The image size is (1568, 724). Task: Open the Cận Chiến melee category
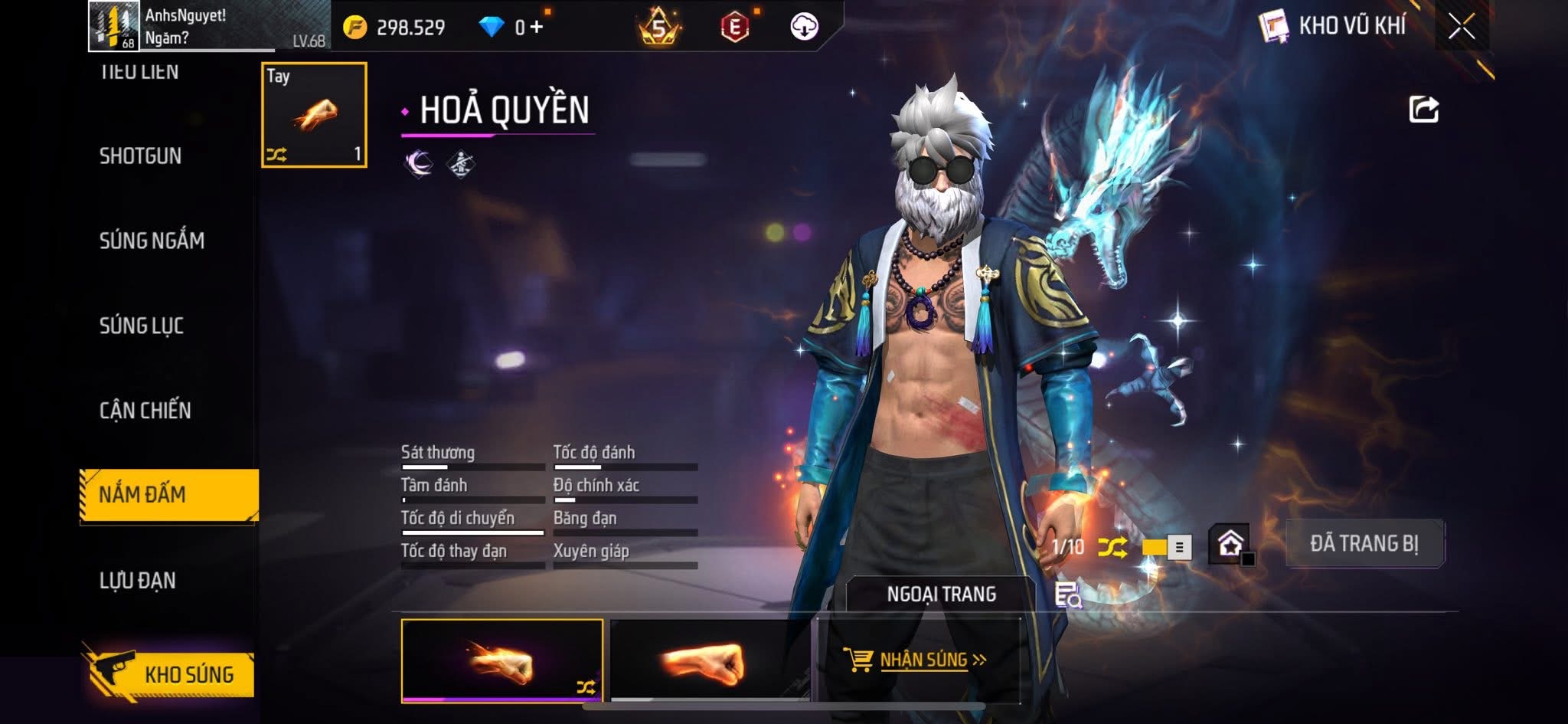[145, 411]
